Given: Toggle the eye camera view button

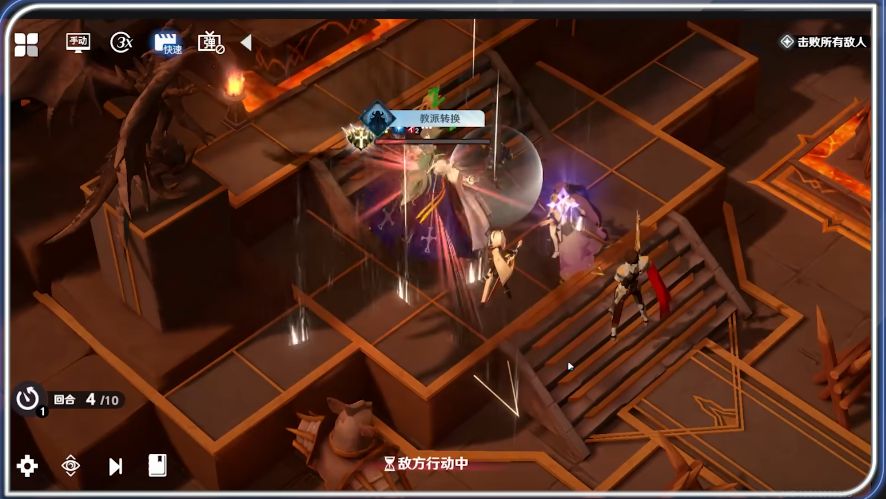Looking at the screenshot, I should [71, 465].
